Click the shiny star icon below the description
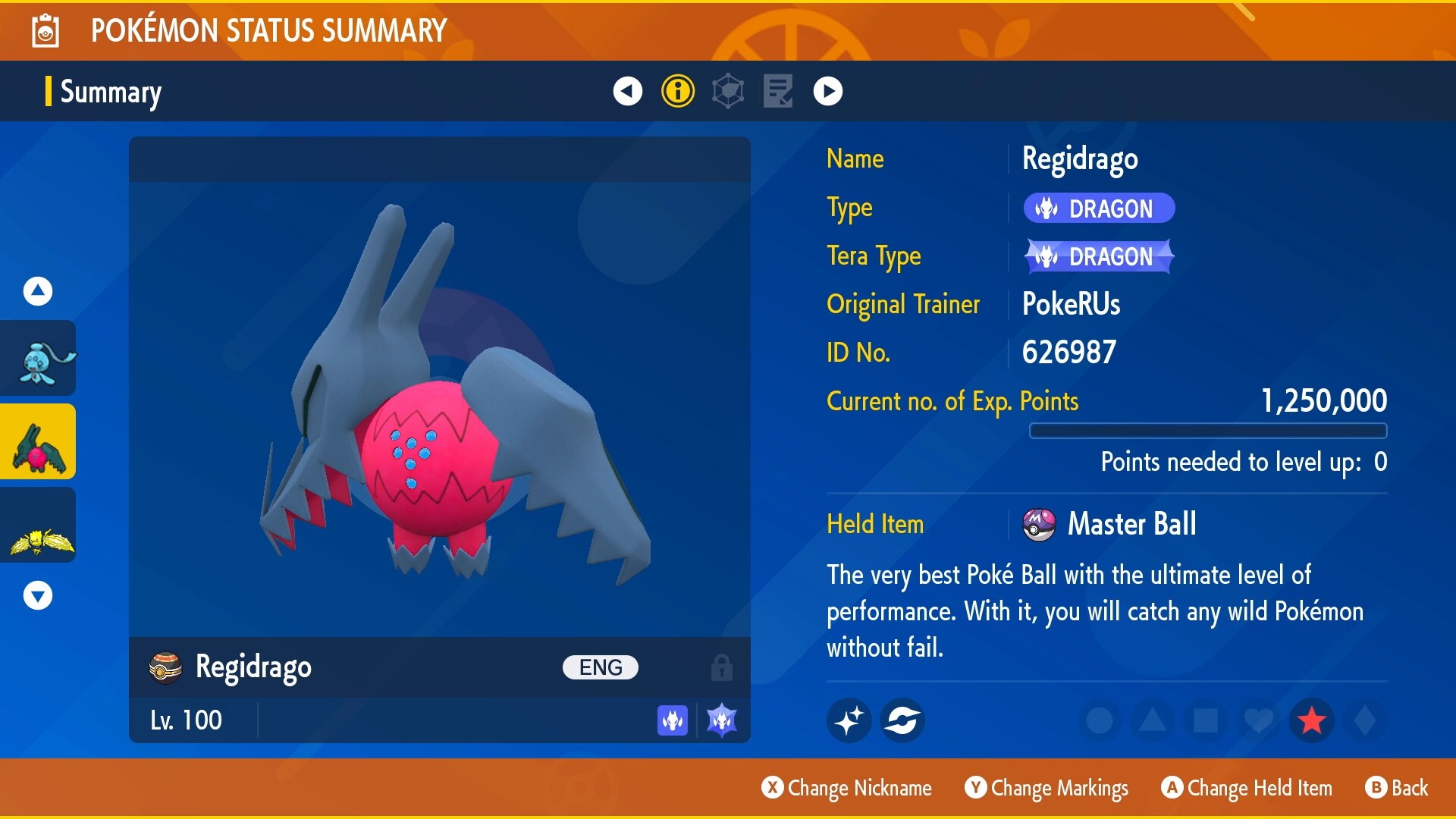This screenshot has height=819, width=1456. coord(849,720)
